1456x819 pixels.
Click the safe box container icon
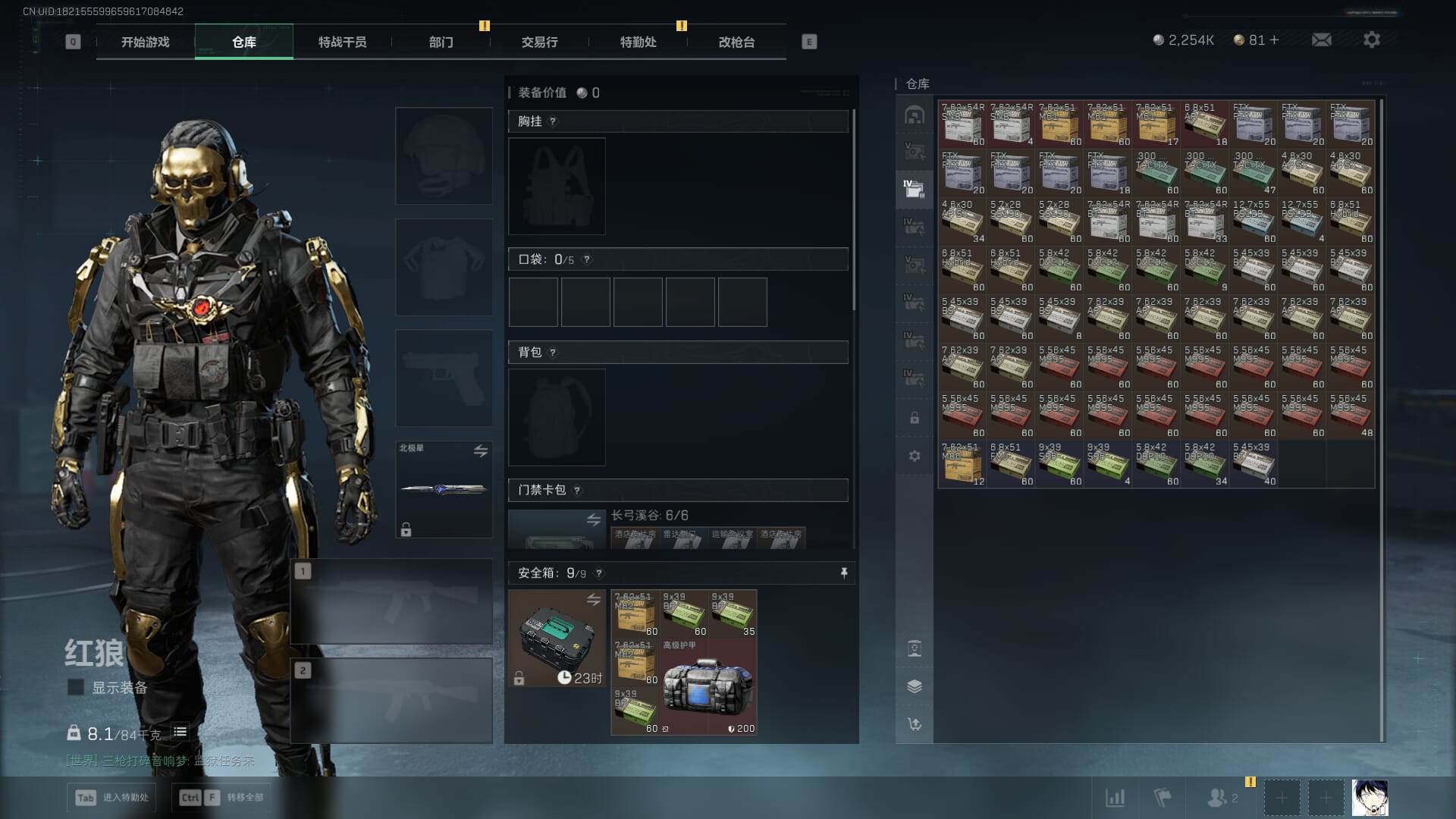tap(557, 638)
